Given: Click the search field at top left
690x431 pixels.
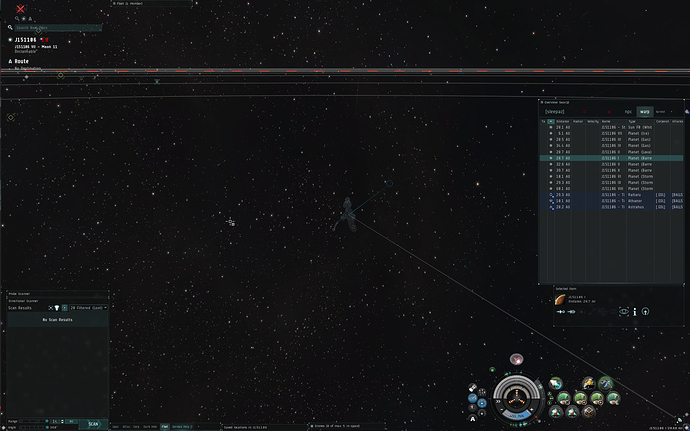Looking at the screenshot, I should 62,28.
